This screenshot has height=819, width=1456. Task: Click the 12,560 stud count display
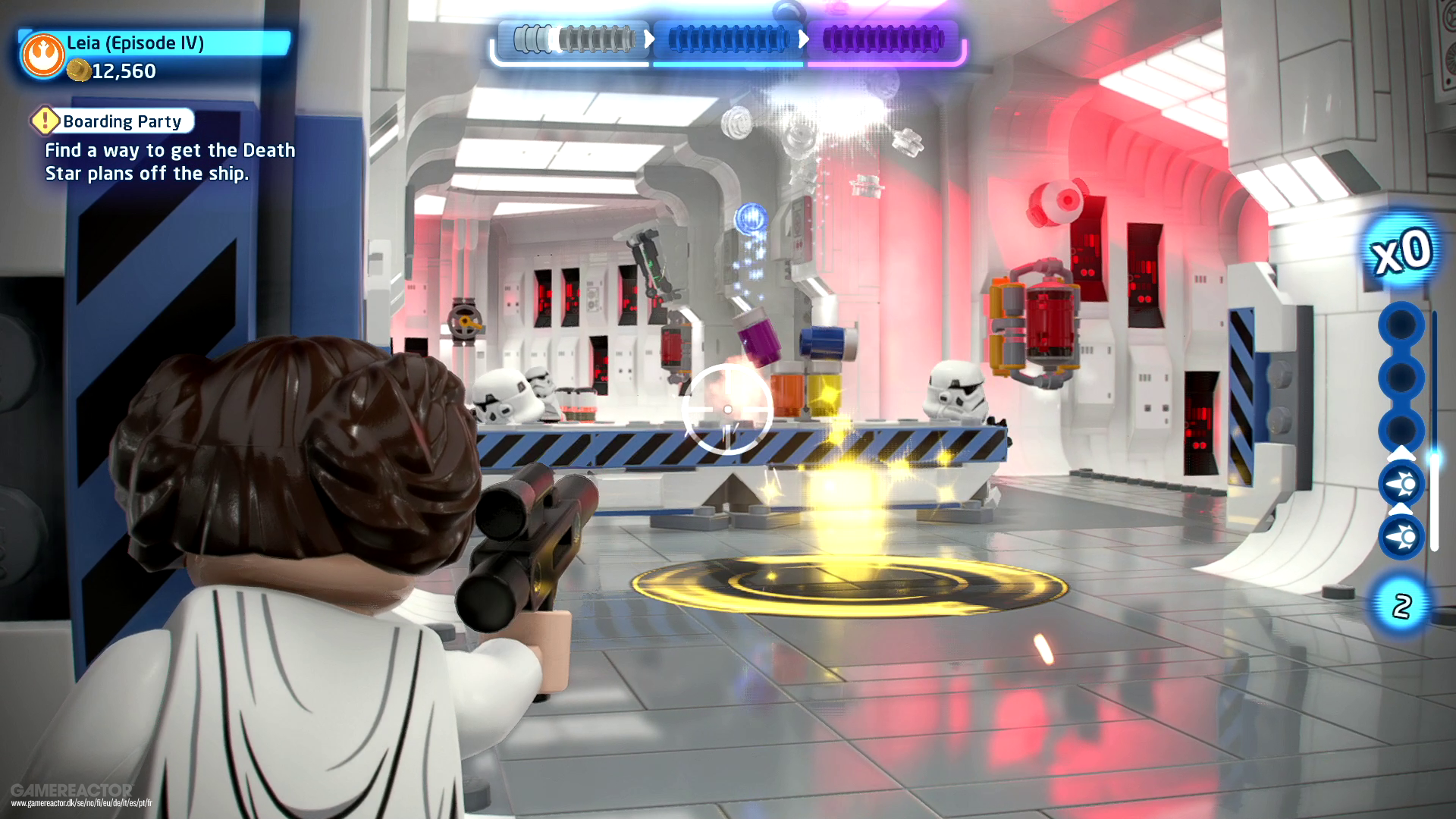coord(124,72)
